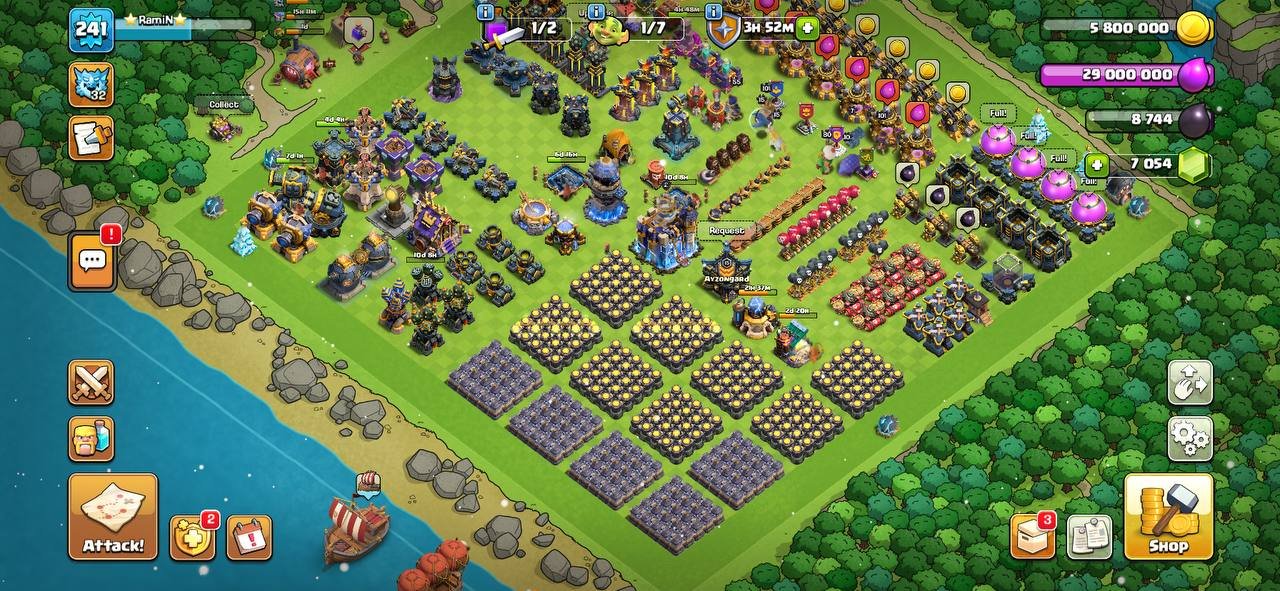Open the pinned notes icon

1089,537
